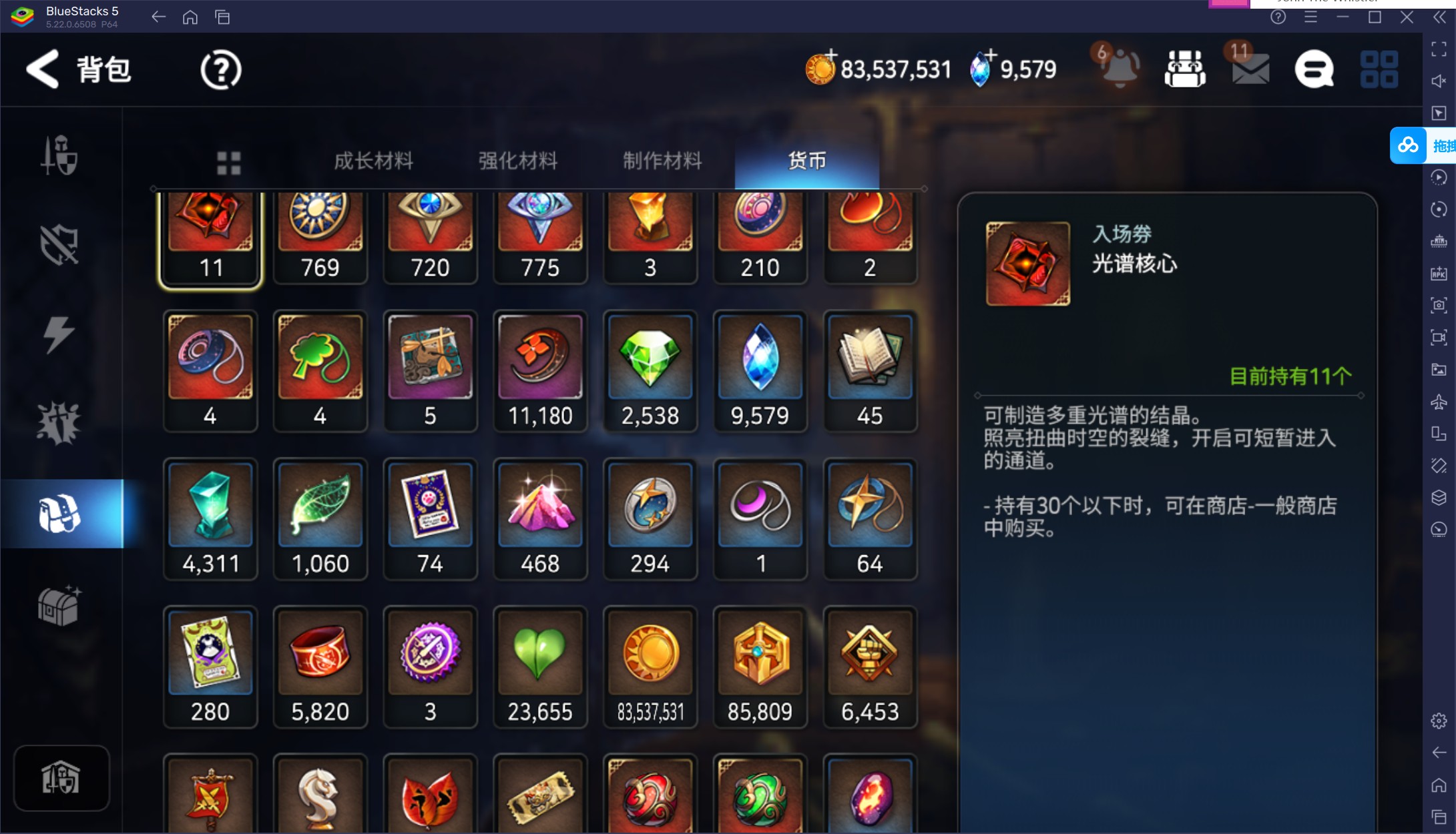Screen dimensions: 1456x834
Task: Select the green gem slot with 2,538
Action: (650, 371)
